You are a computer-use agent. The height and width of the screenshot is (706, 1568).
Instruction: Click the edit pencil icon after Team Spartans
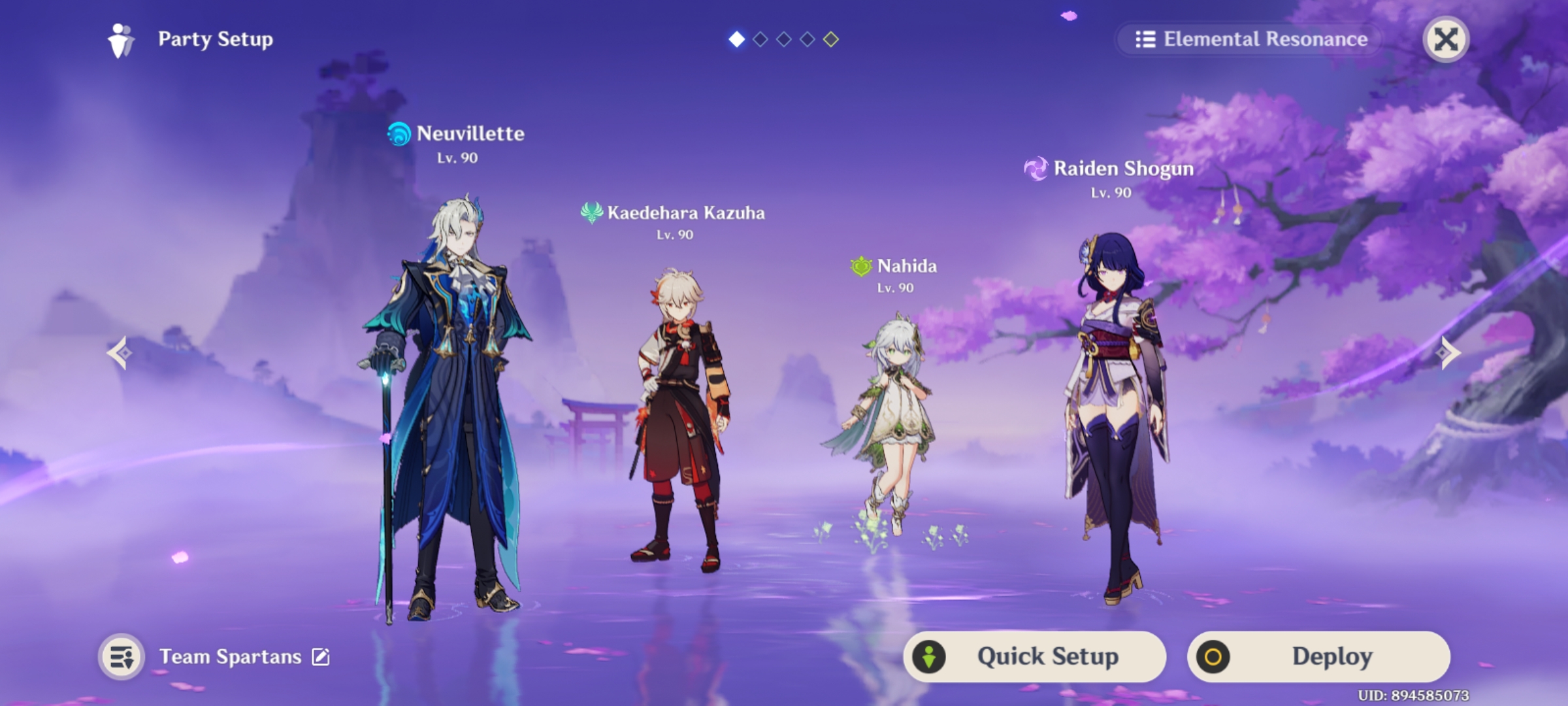click(x=319, y=656)
